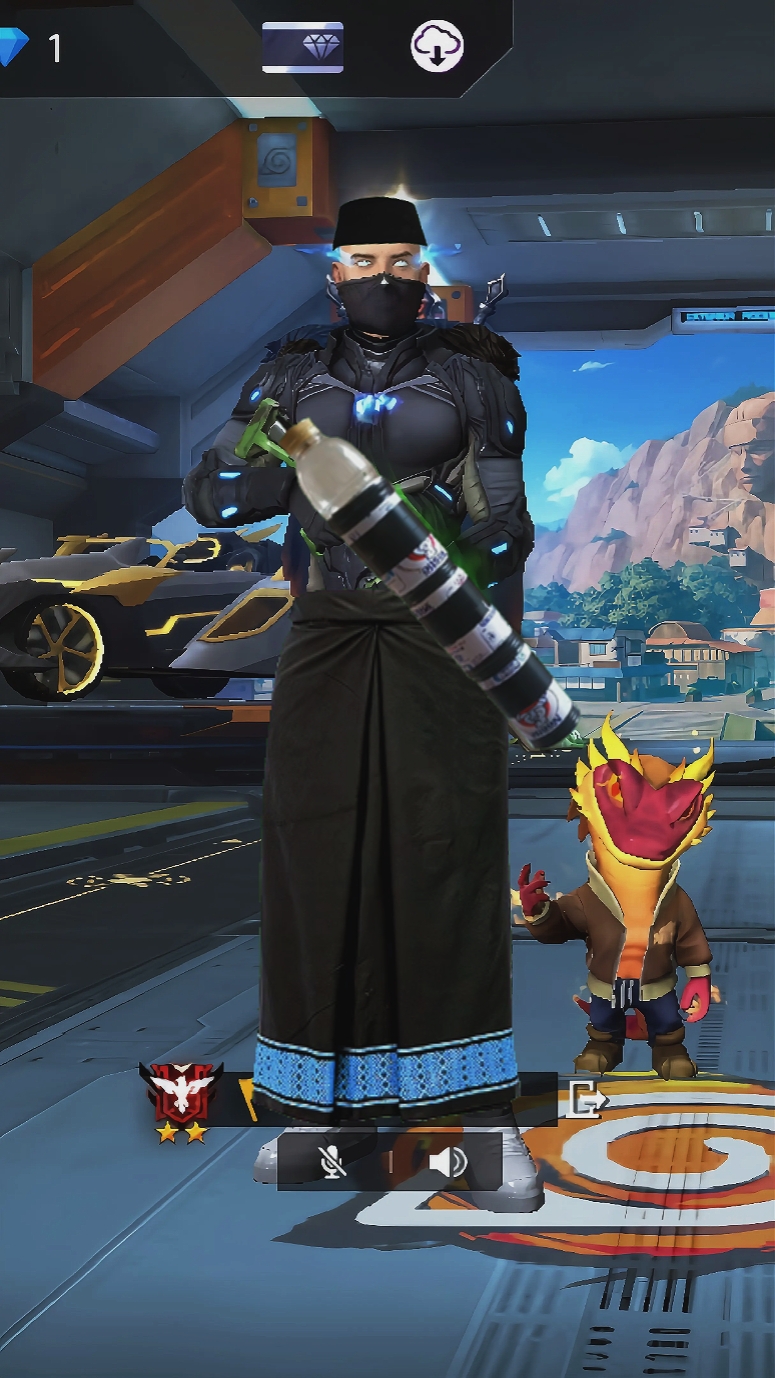This screenshot has width=775, height=1378.
Task: Tap the blue diamond currency icon
Action: (12, 47)
